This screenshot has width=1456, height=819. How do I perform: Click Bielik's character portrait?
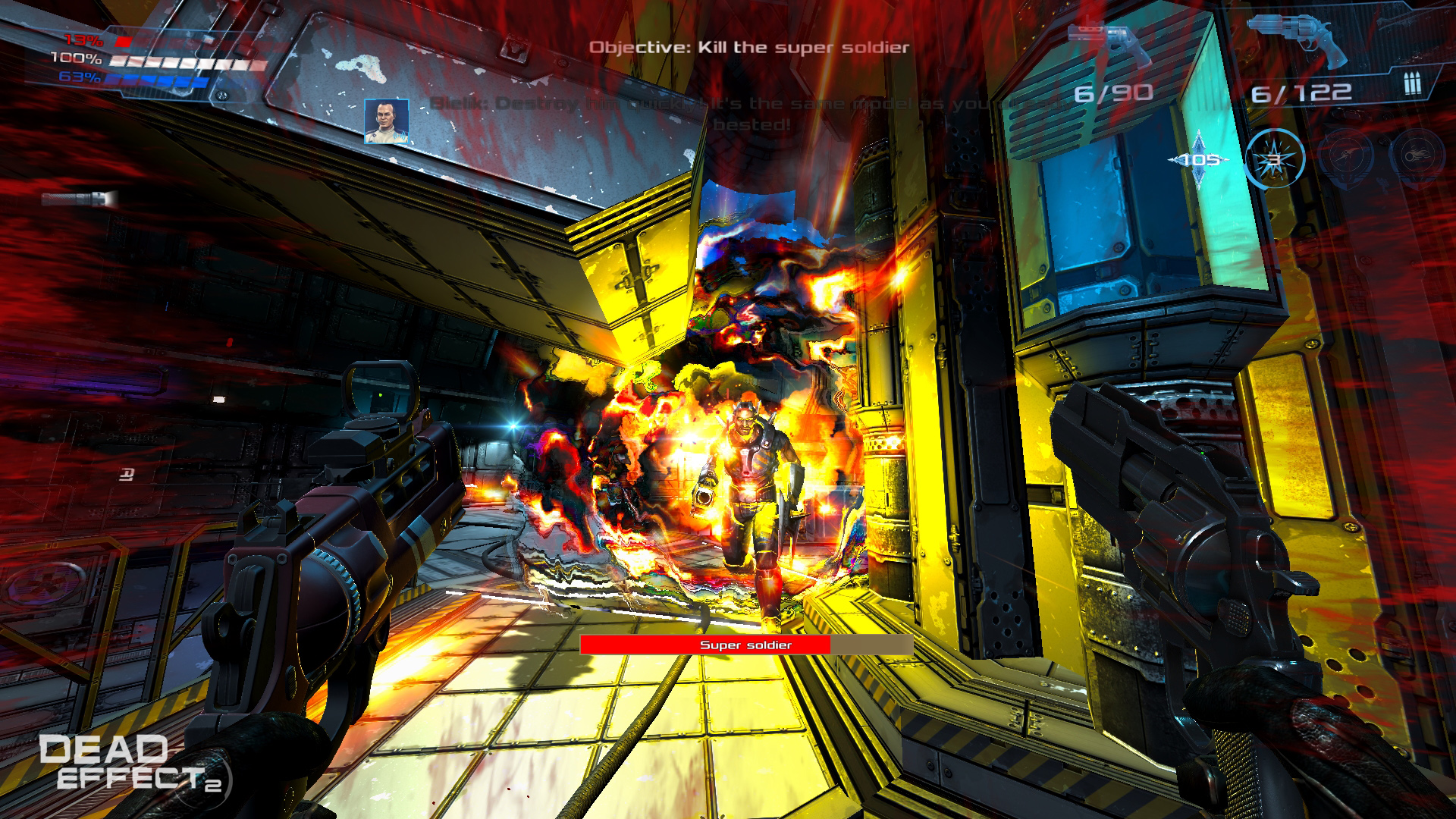[x=385, y=121]
